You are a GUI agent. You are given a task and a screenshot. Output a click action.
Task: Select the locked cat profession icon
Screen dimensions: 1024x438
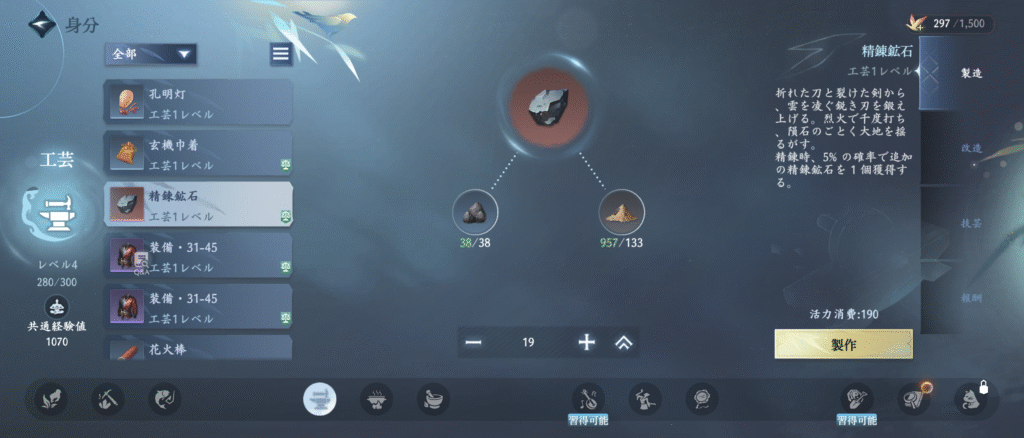point(970,400)
